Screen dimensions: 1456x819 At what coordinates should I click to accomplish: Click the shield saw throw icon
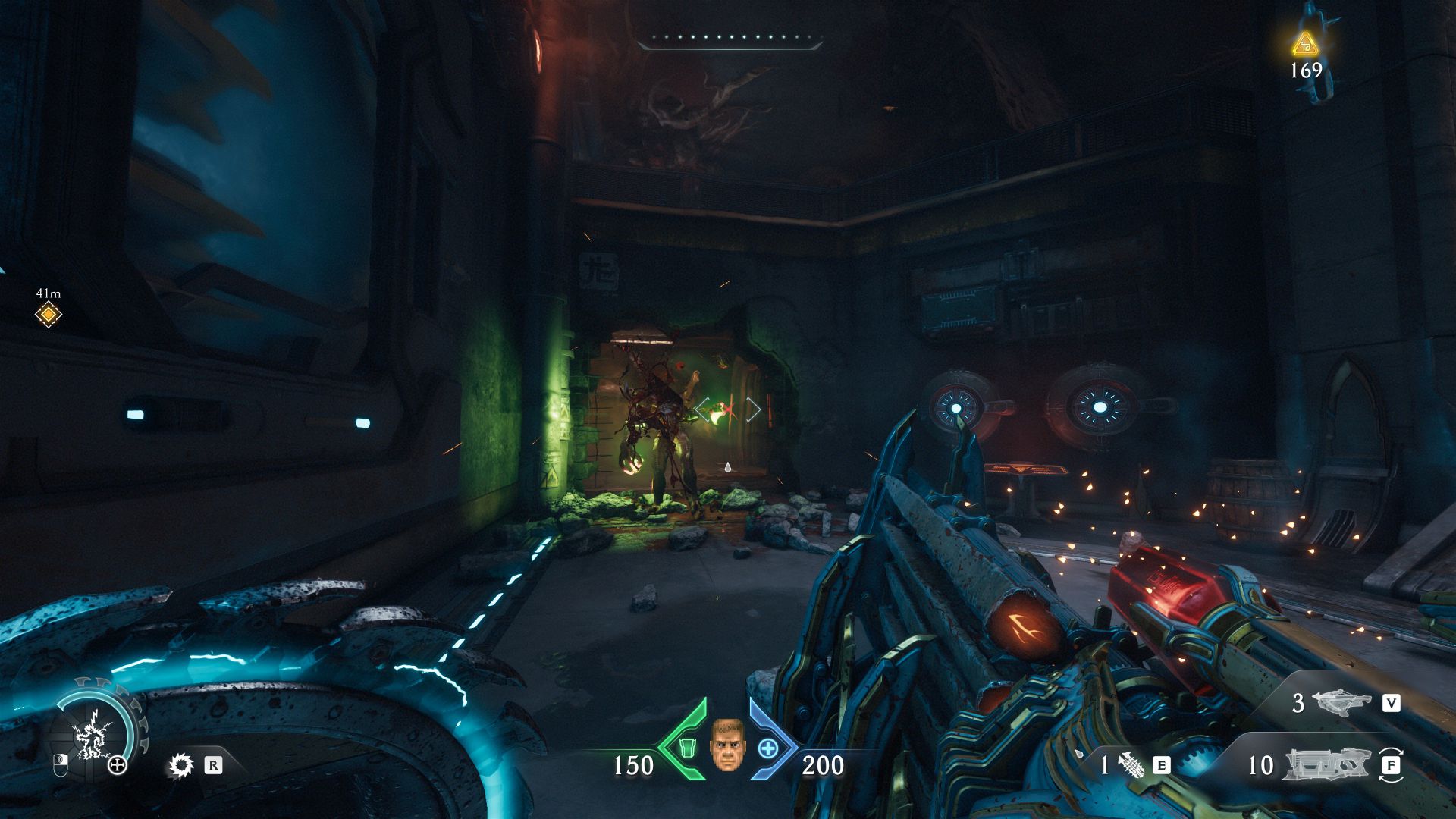pyautogui.click(x=180, y=765)
